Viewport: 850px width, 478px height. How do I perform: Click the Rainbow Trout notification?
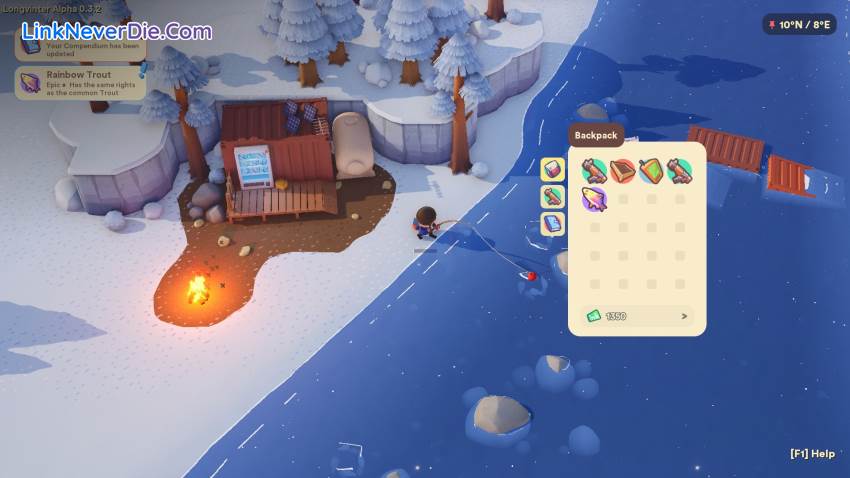click(80, 82)
